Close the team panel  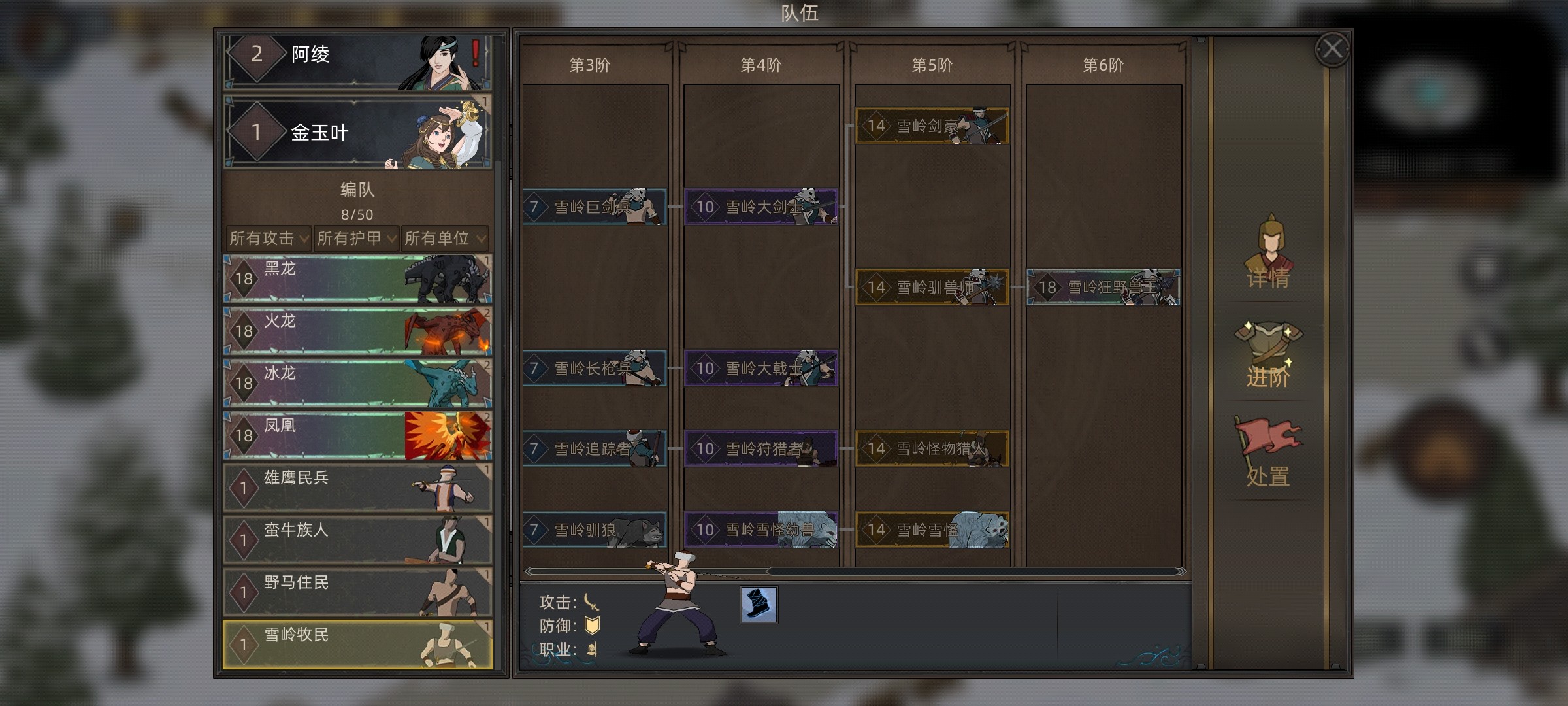click(1332, 49)
